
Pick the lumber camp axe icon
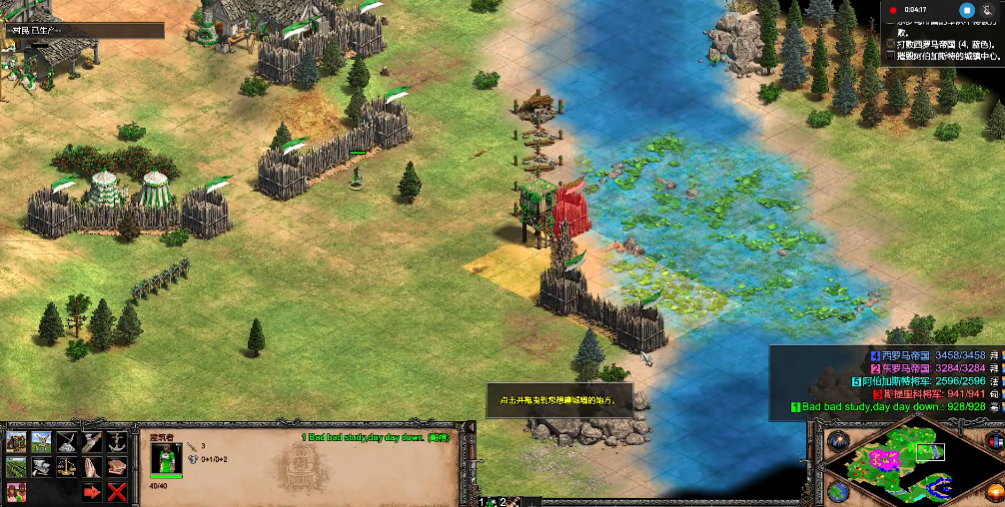click(x=91, y=441)
